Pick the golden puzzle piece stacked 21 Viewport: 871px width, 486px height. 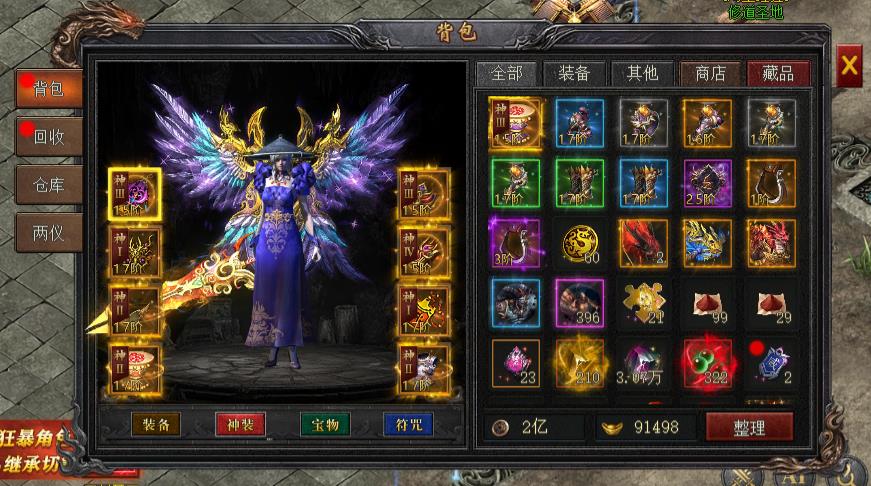click(x=643, y=303)
